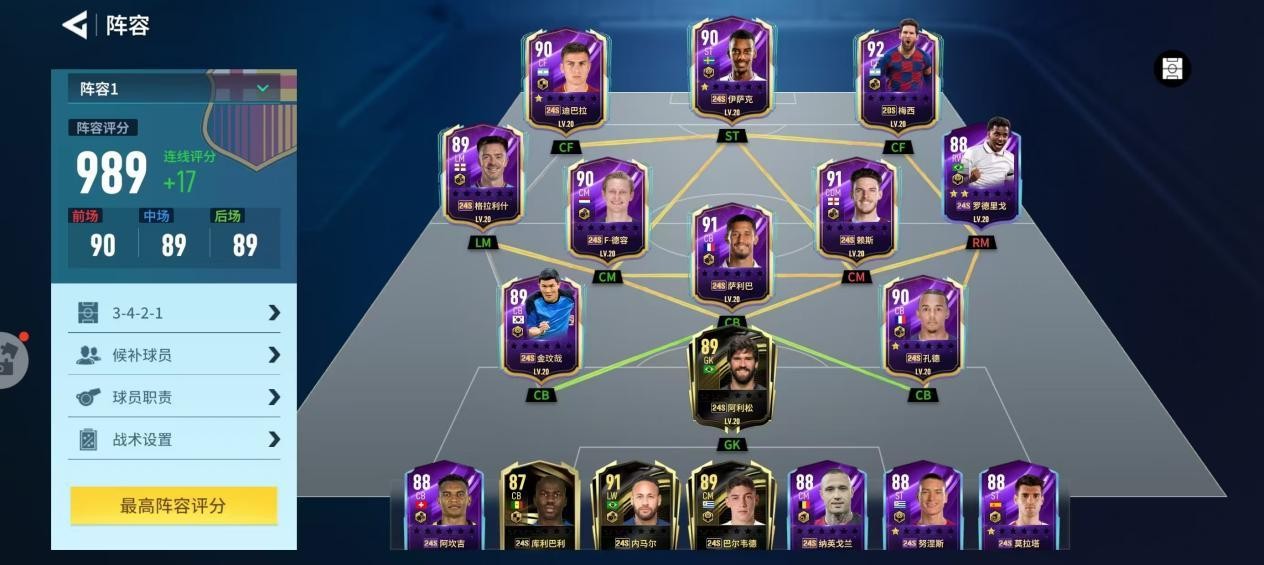Select the 孔德 defender card
This screenshot has height=565, width=1264.
pyautogui.click(x=922, y=325)
